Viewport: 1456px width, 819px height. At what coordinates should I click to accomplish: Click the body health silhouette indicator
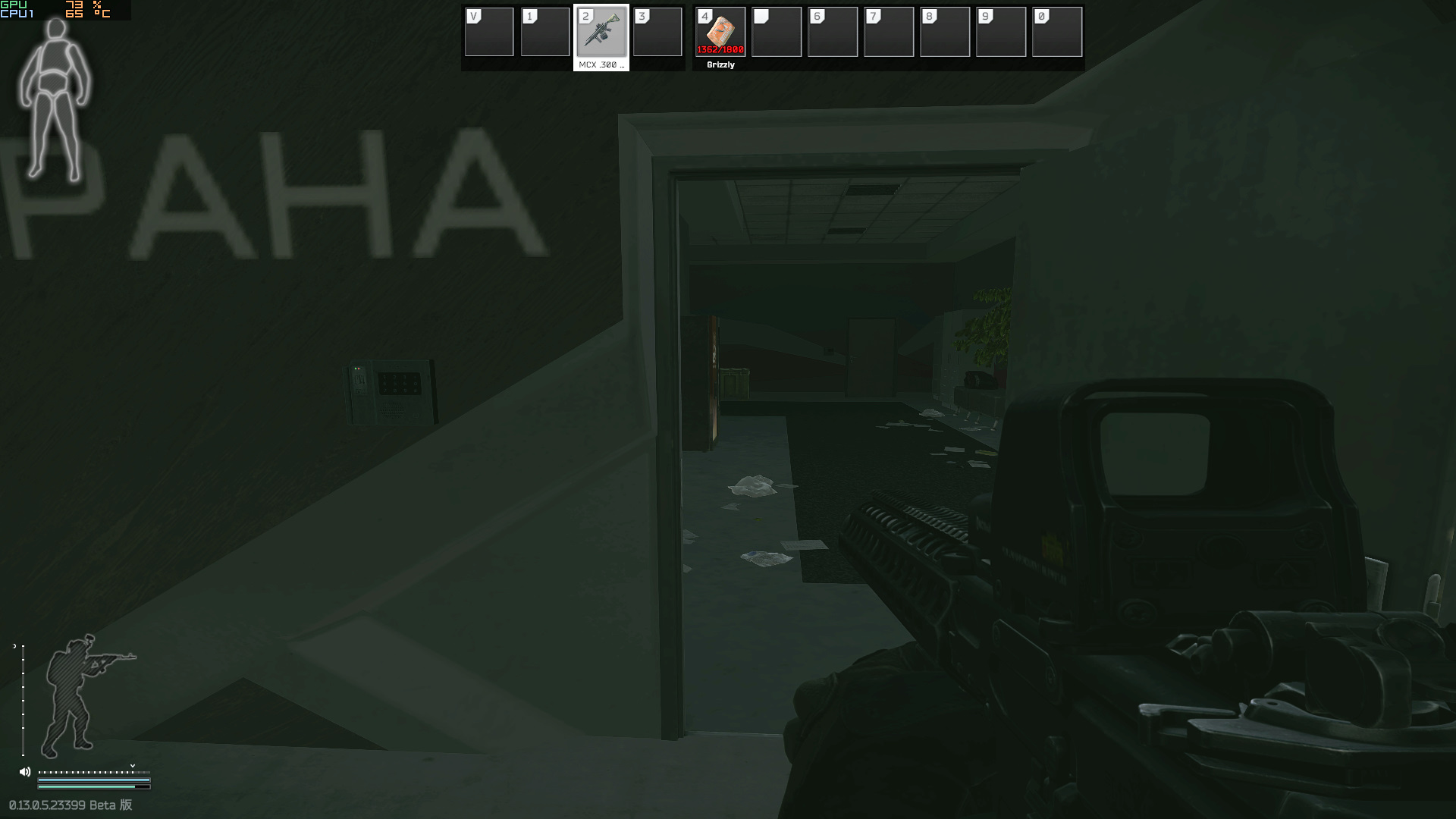click(55, 100)
